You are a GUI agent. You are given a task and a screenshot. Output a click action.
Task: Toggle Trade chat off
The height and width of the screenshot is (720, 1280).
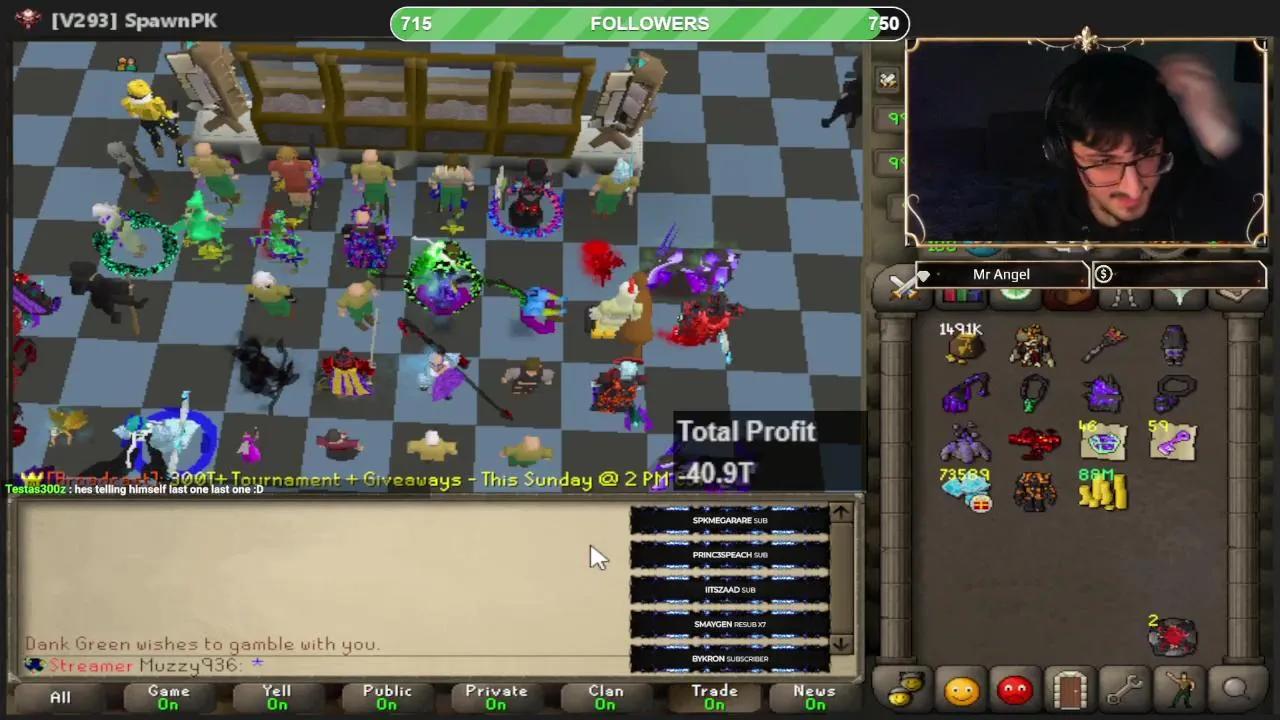tap(714, 697)
